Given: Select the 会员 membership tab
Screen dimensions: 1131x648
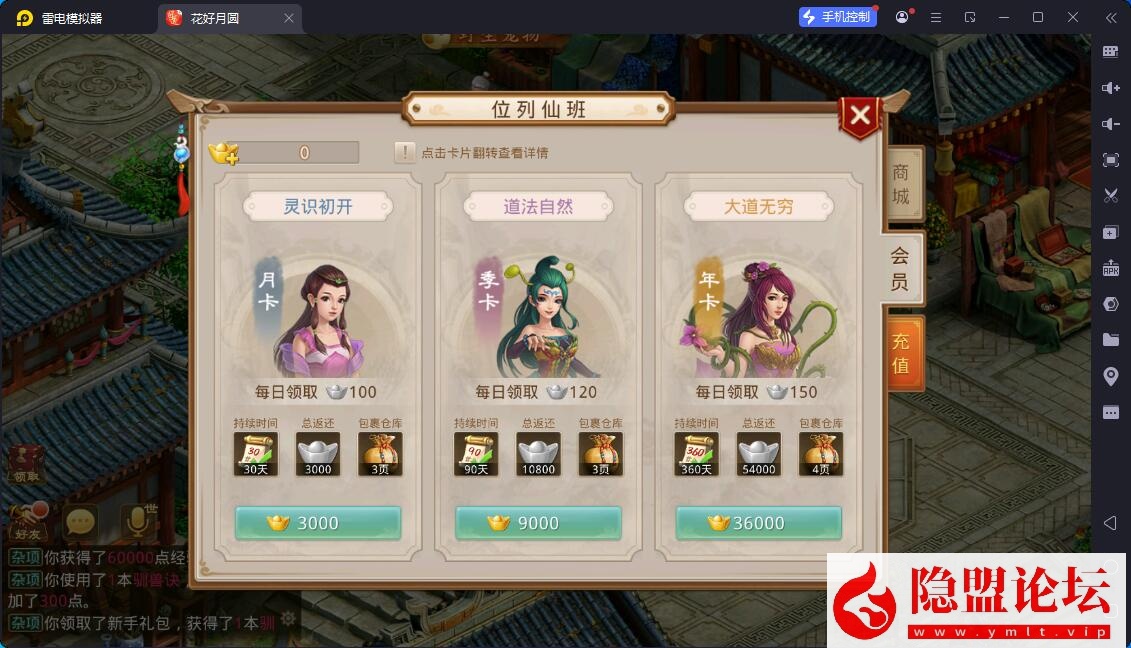Looking at the screenshot, I should pos(900,268).
